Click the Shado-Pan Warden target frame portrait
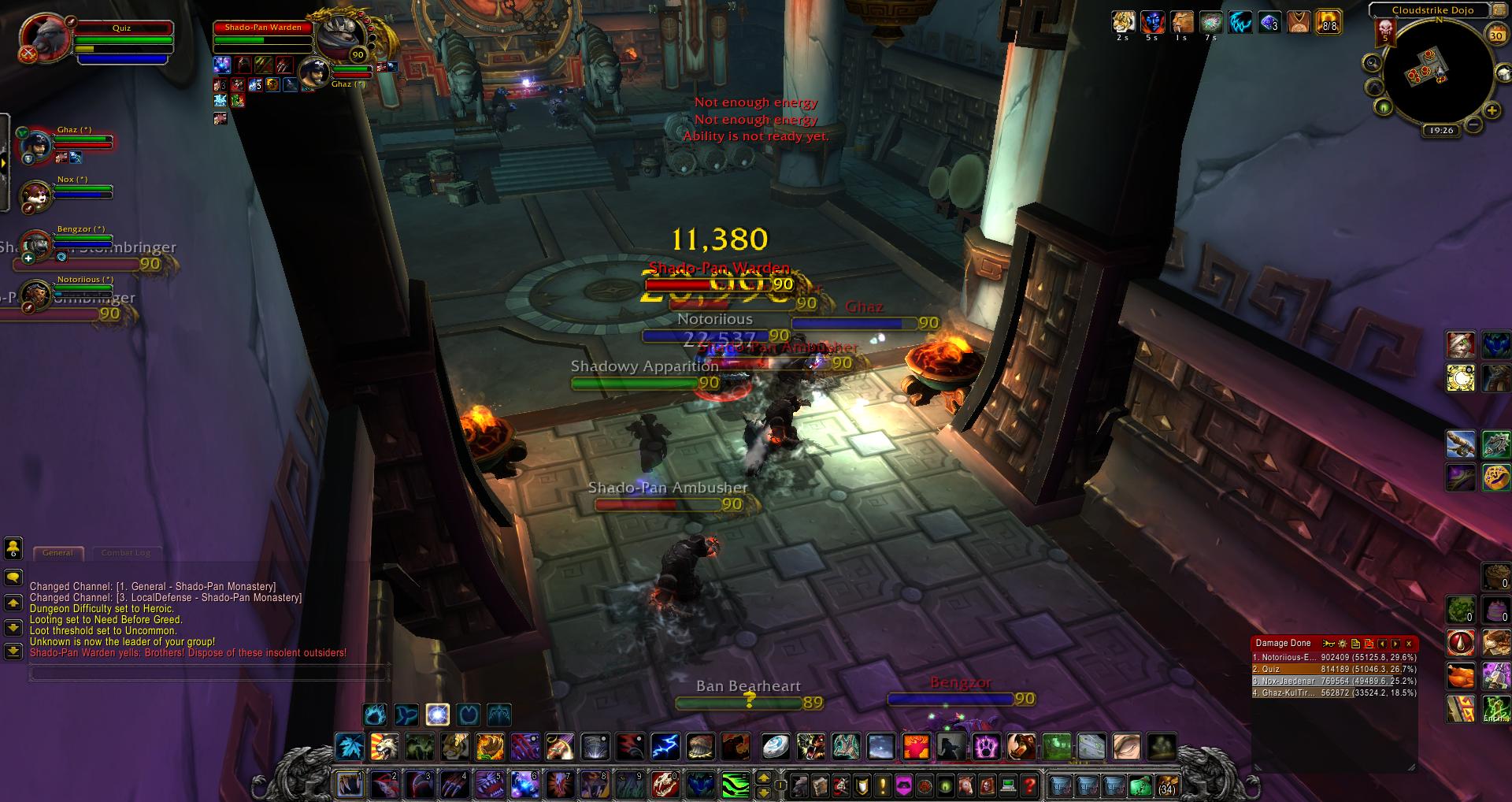 click(340, 36)
